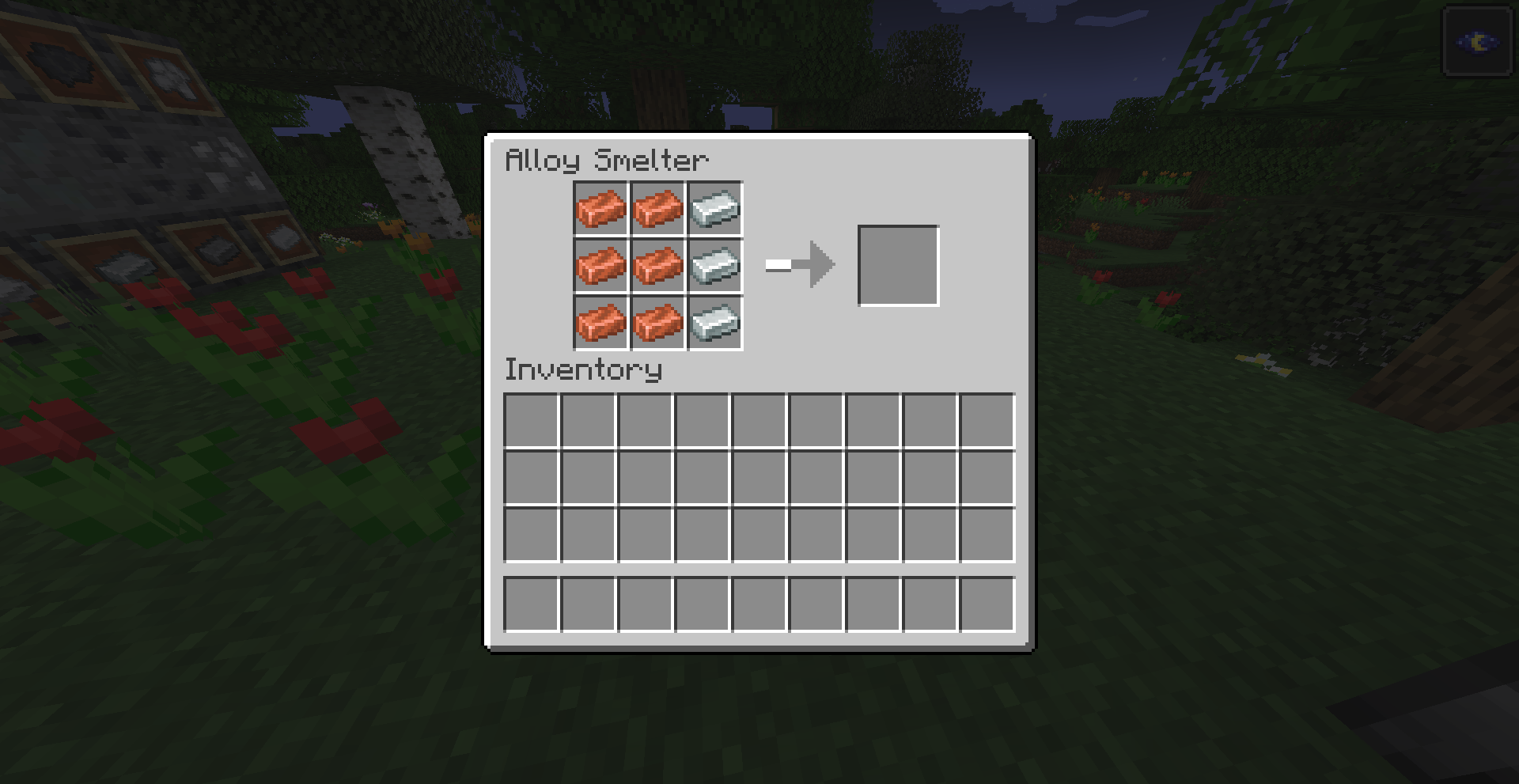Click the Alloy Smelter title text
Screen dimensions: 1519x784
[x=606, y=161]
